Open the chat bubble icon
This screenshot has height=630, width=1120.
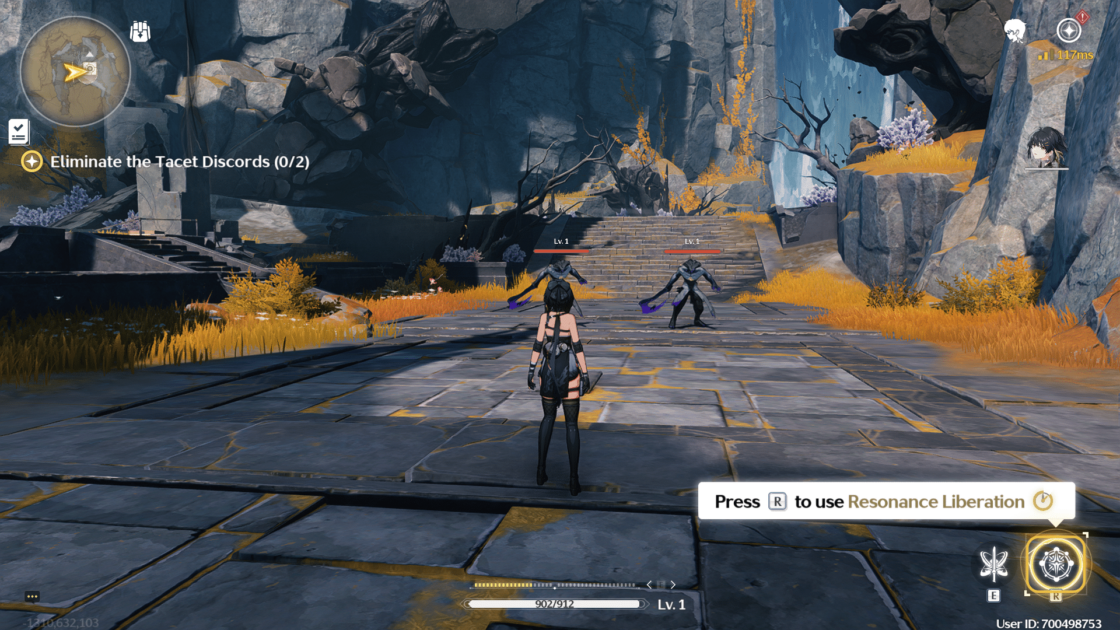click(x=32, y=596)
